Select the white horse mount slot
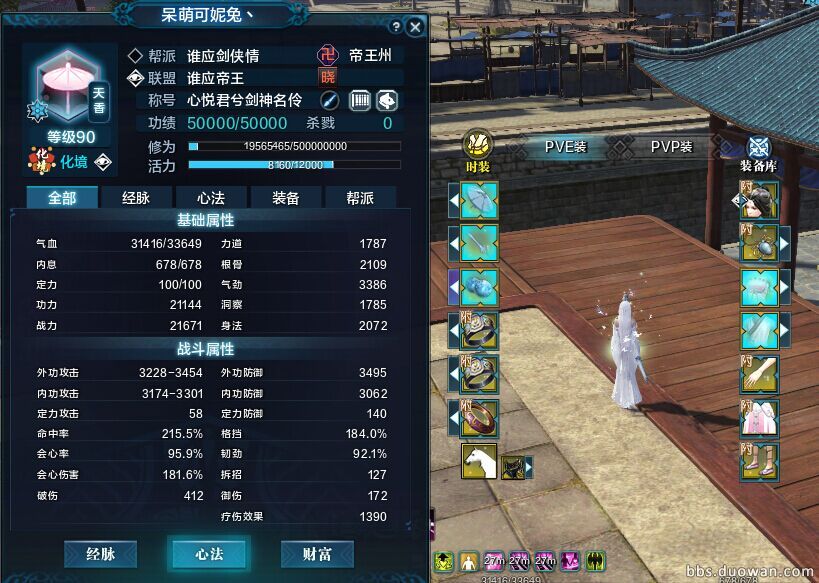The width and height of the screenshot is (819, 583). pyautogui.click(x=479, y=461)
